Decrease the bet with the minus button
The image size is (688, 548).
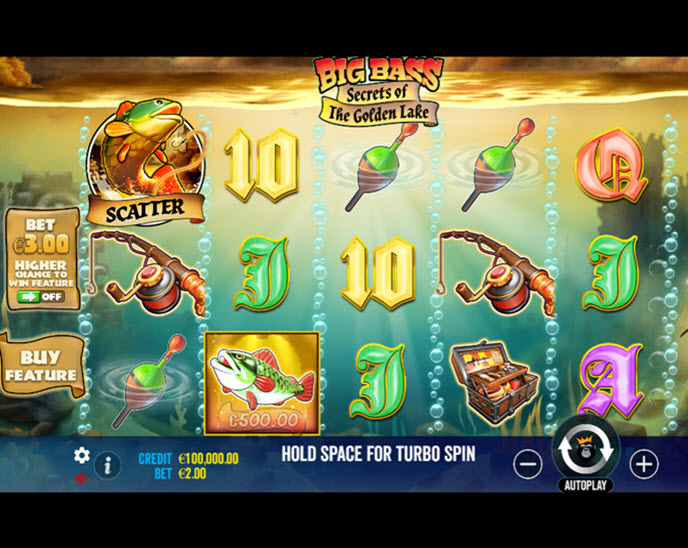528,464
